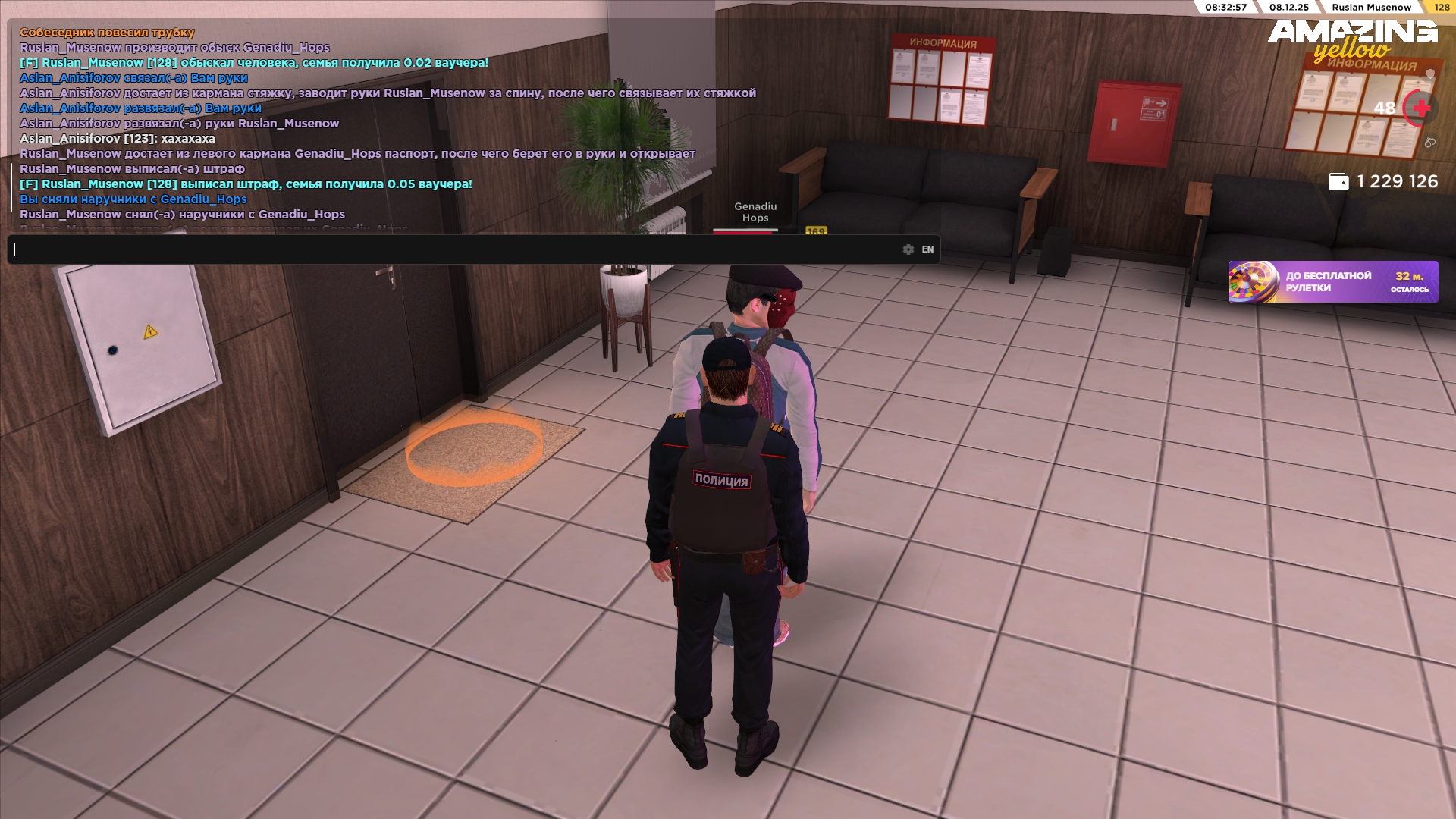The height and width of the screenshot is (819, 1456).
Task: Focus the chat text input field
Action: [x=455, y=249]
